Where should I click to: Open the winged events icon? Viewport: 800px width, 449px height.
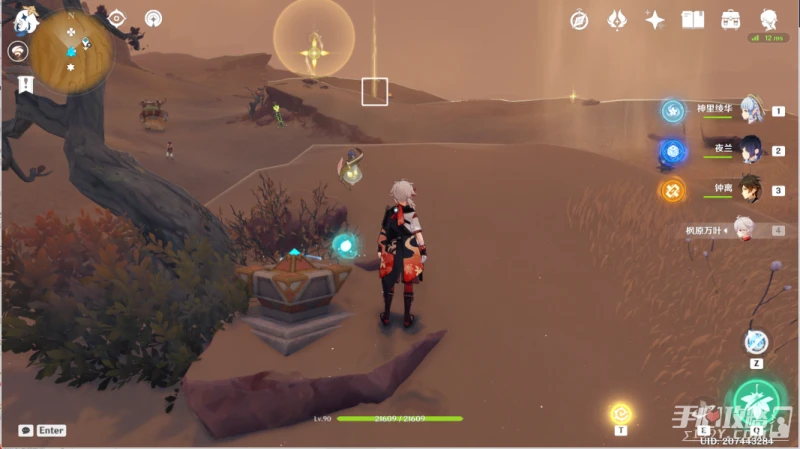pyautogui.click(x=617, y=19)
